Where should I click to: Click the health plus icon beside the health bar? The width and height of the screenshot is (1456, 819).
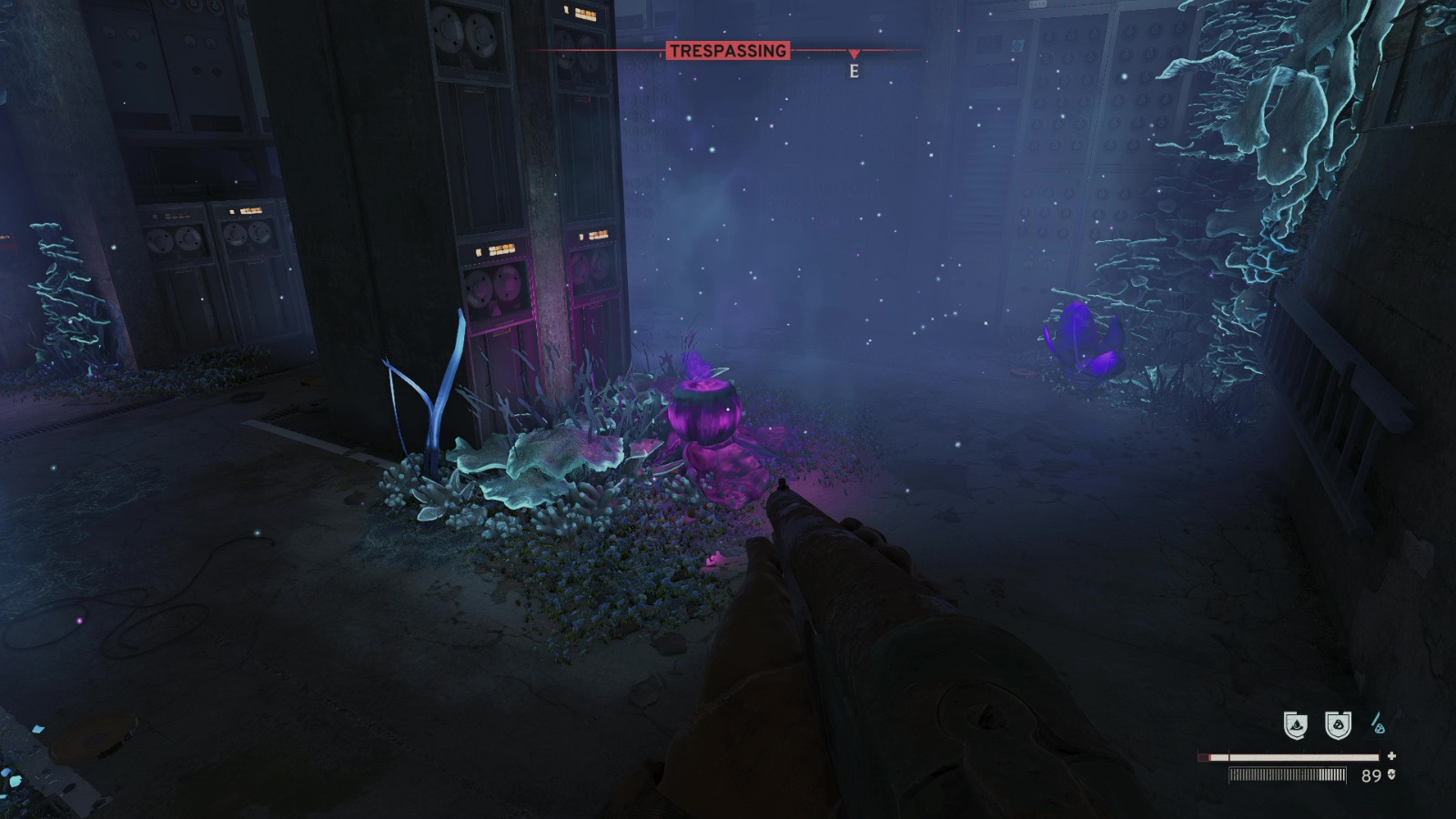coord(1391,756)
